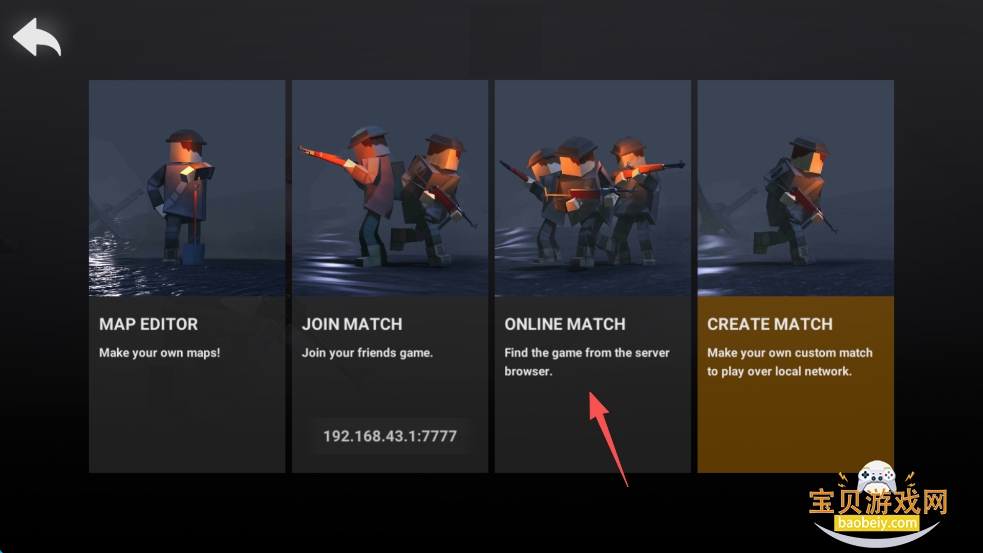
Task: Open the Map Editor card
Action: pyautogui.click(x=187, y=275)
